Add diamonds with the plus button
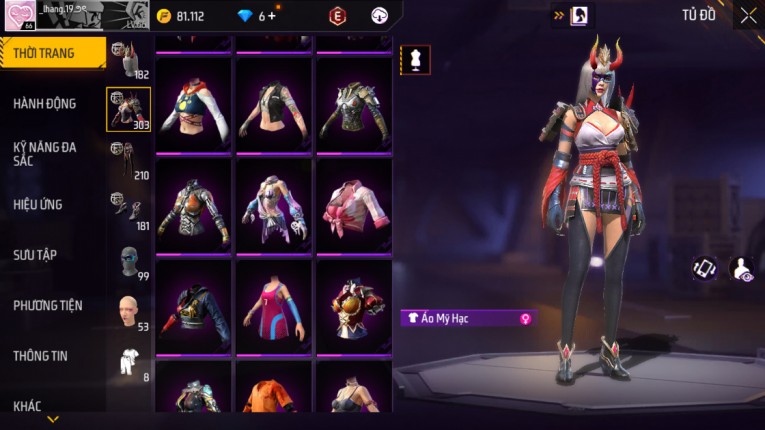This screenshot has width=765, height=430. pyautogui.click(x=273, y=16)
